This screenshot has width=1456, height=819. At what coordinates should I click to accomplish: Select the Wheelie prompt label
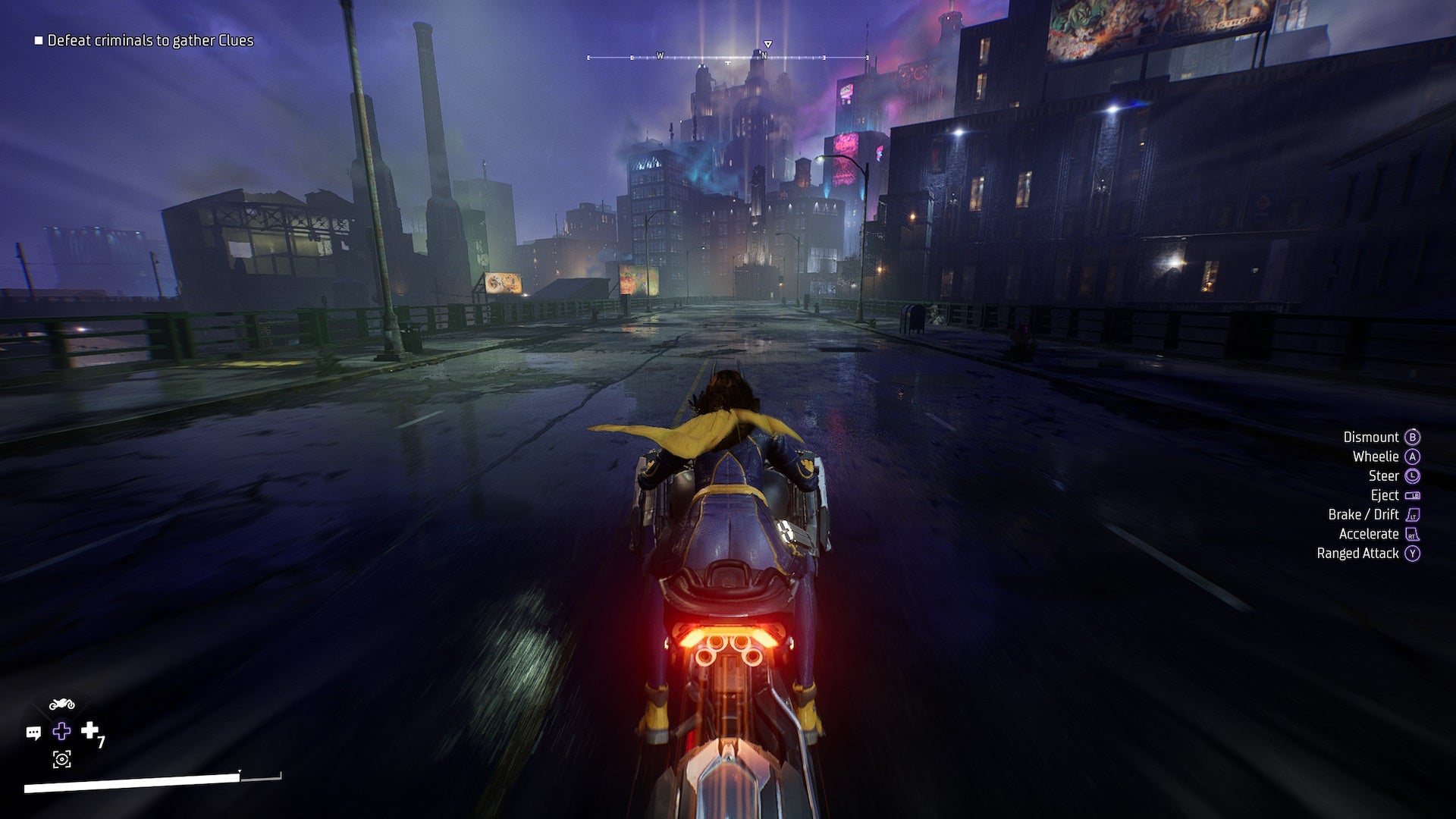pyautogui.click(x=1376, y=457)
